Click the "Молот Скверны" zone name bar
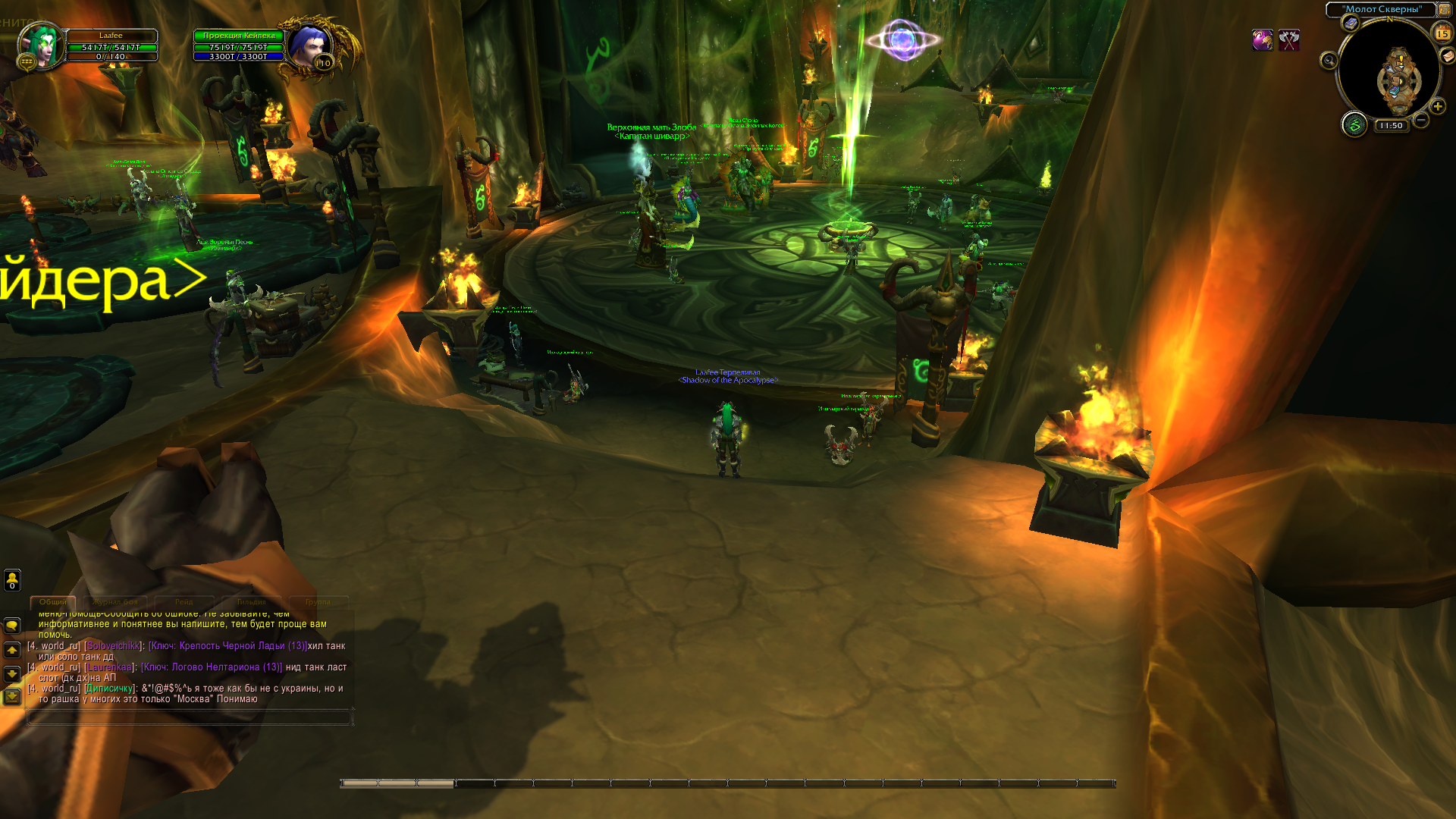This screenshot has width=1456, height=819. point(1382,9)
